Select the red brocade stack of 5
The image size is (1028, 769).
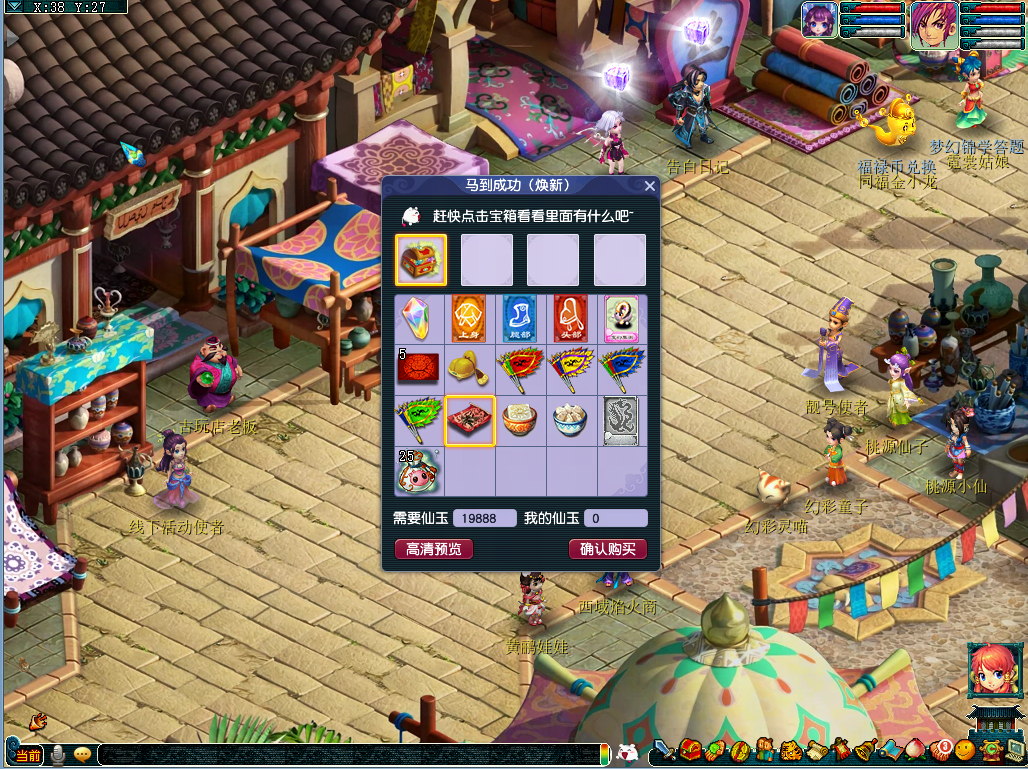click(x=419, y=369)
